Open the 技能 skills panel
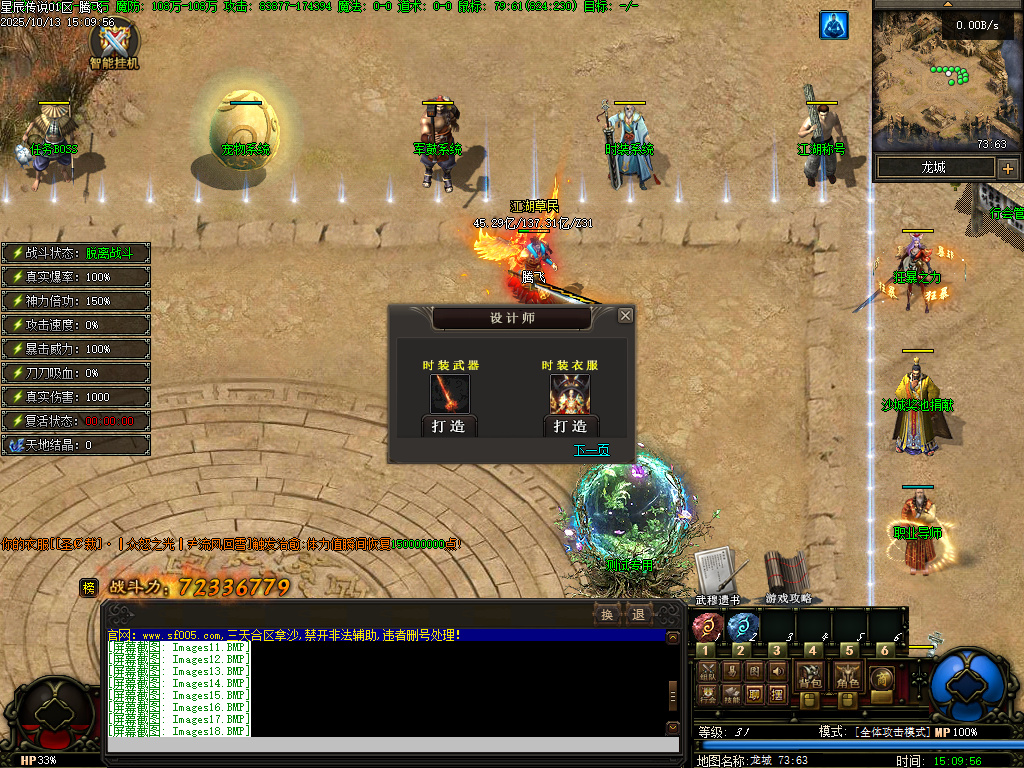 pos(731,692)
